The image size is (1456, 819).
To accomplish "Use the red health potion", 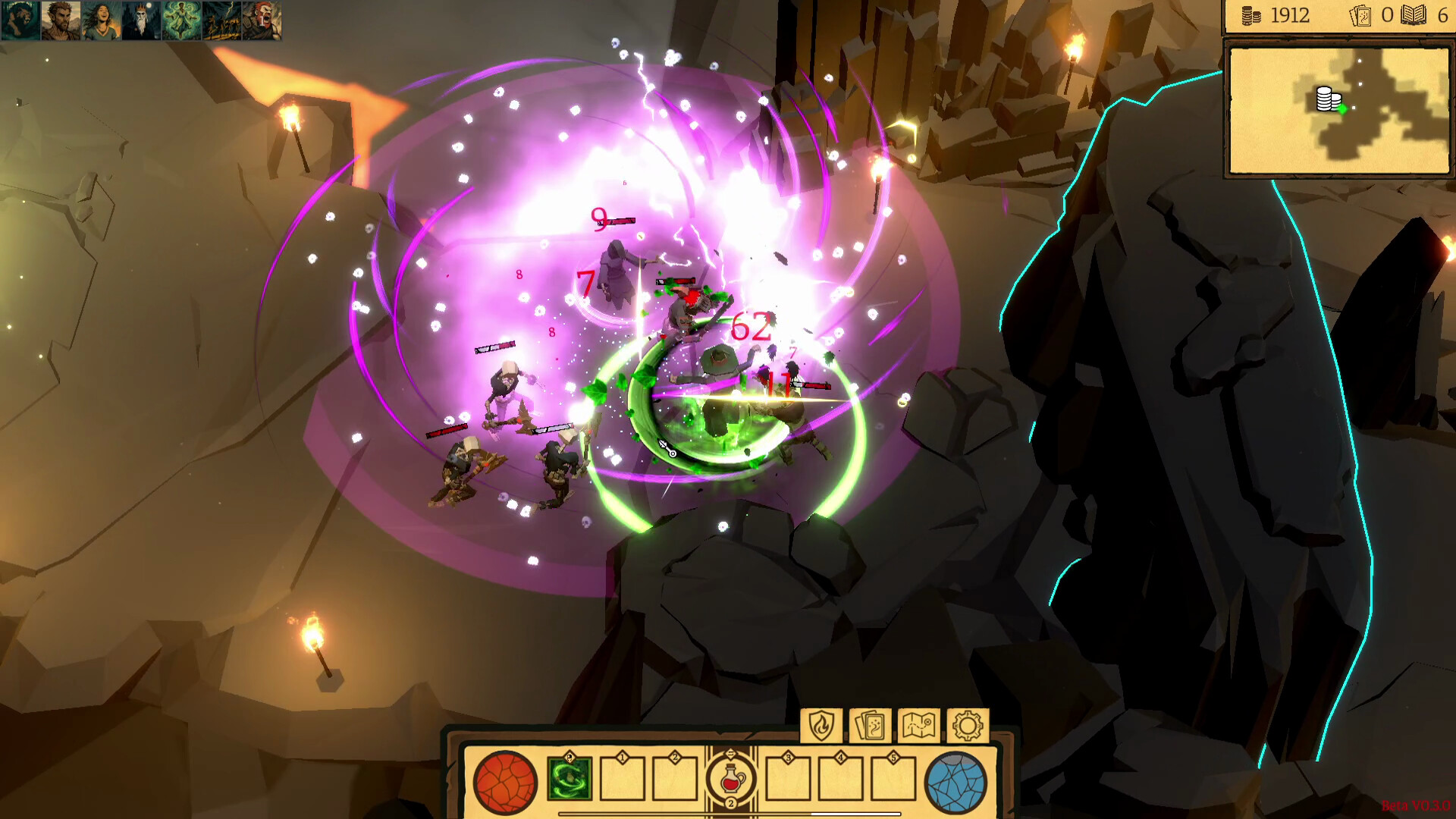I will [731, 779].
